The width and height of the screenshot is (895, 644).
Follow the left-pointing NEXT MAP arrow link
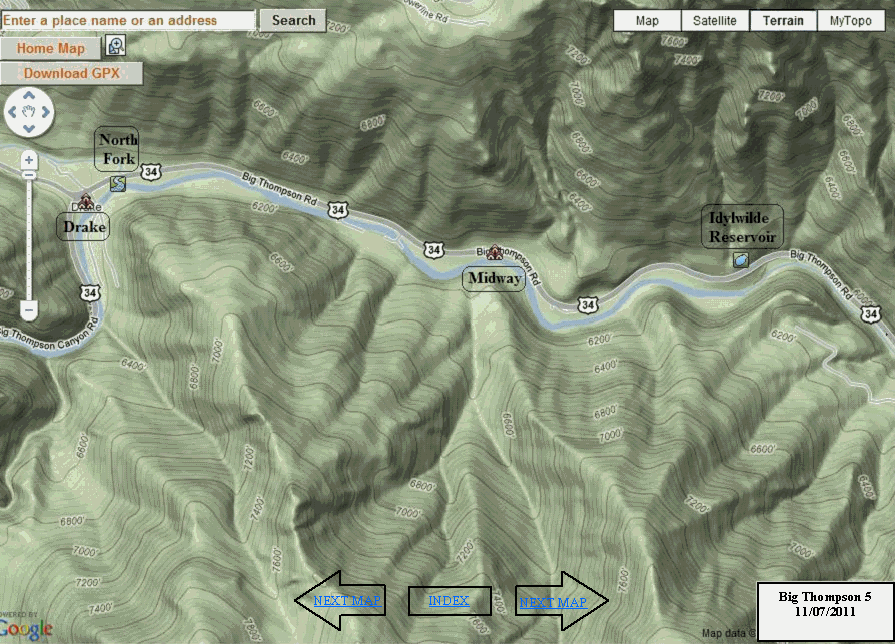[x=346, y=601]
